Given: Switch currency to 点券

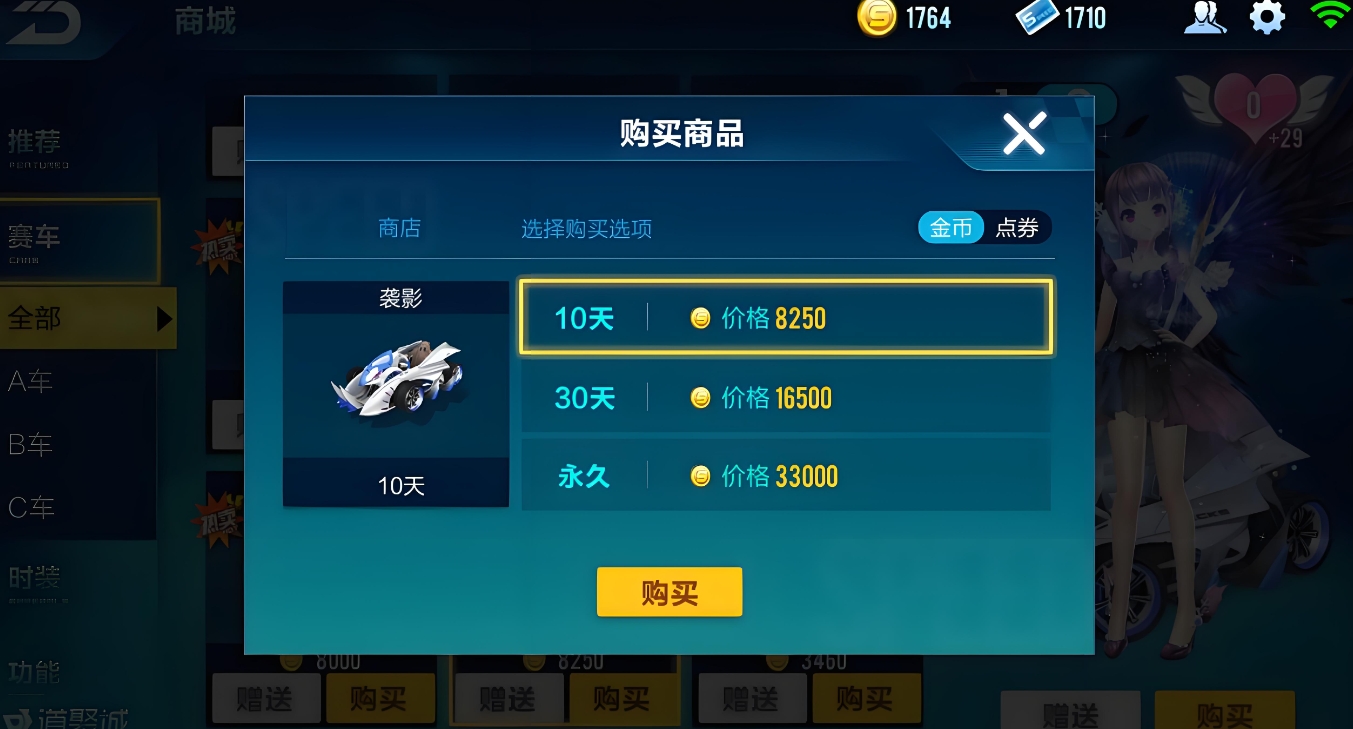Looking at the screenshot, I should [1017, 227].
